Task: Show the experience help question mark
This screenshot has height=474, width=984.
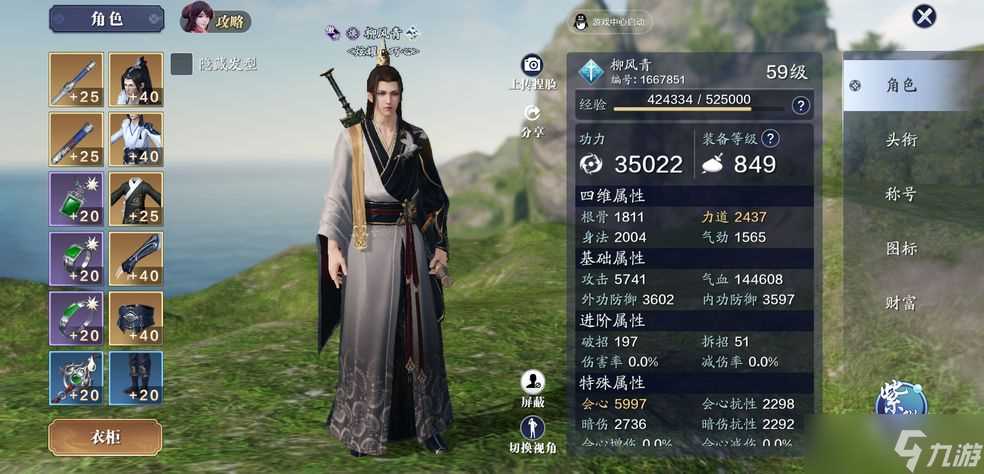Action: coord(800,105)
